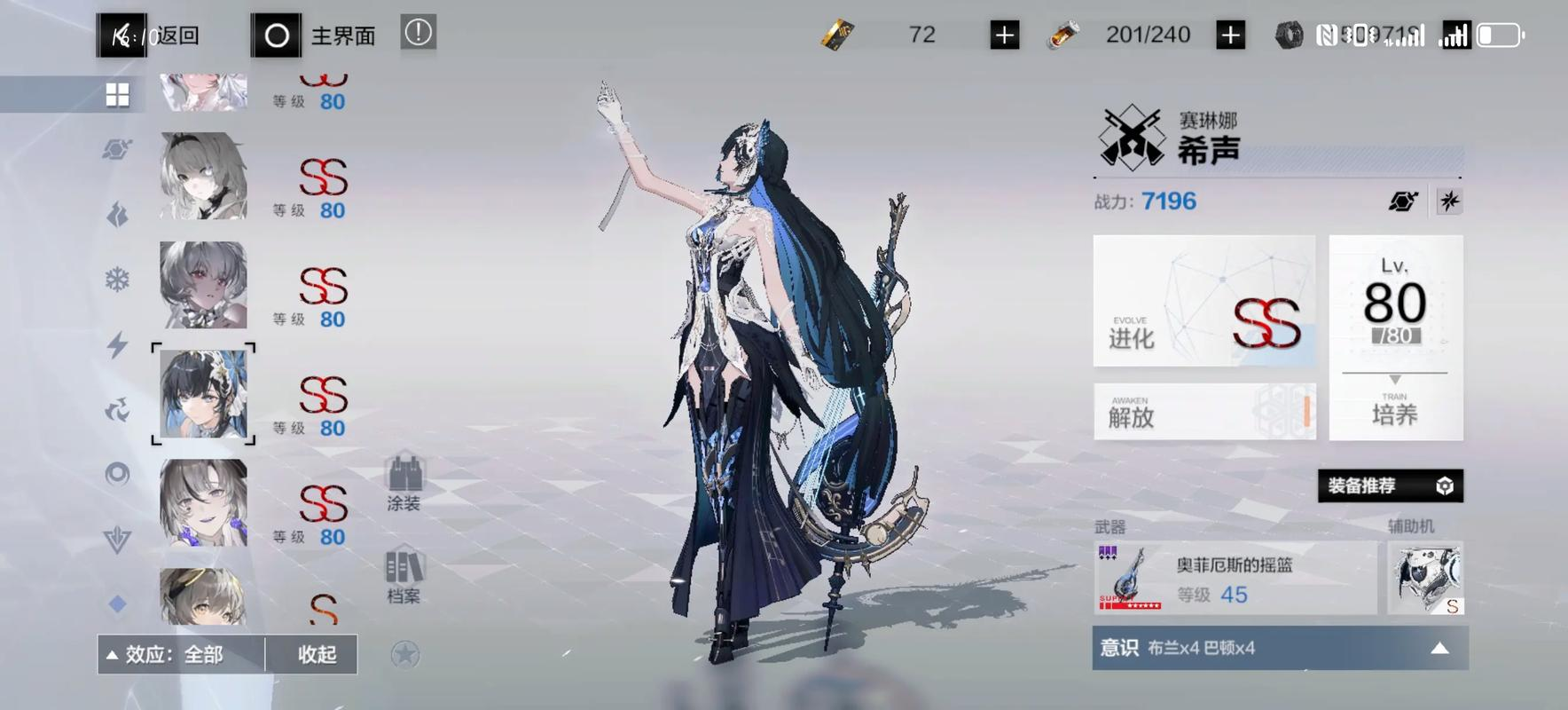This screenshot has height=710, width=1568.
Task: Toggle the physical element filter icon
Action: pyautogui.click(x=117, y=149)
